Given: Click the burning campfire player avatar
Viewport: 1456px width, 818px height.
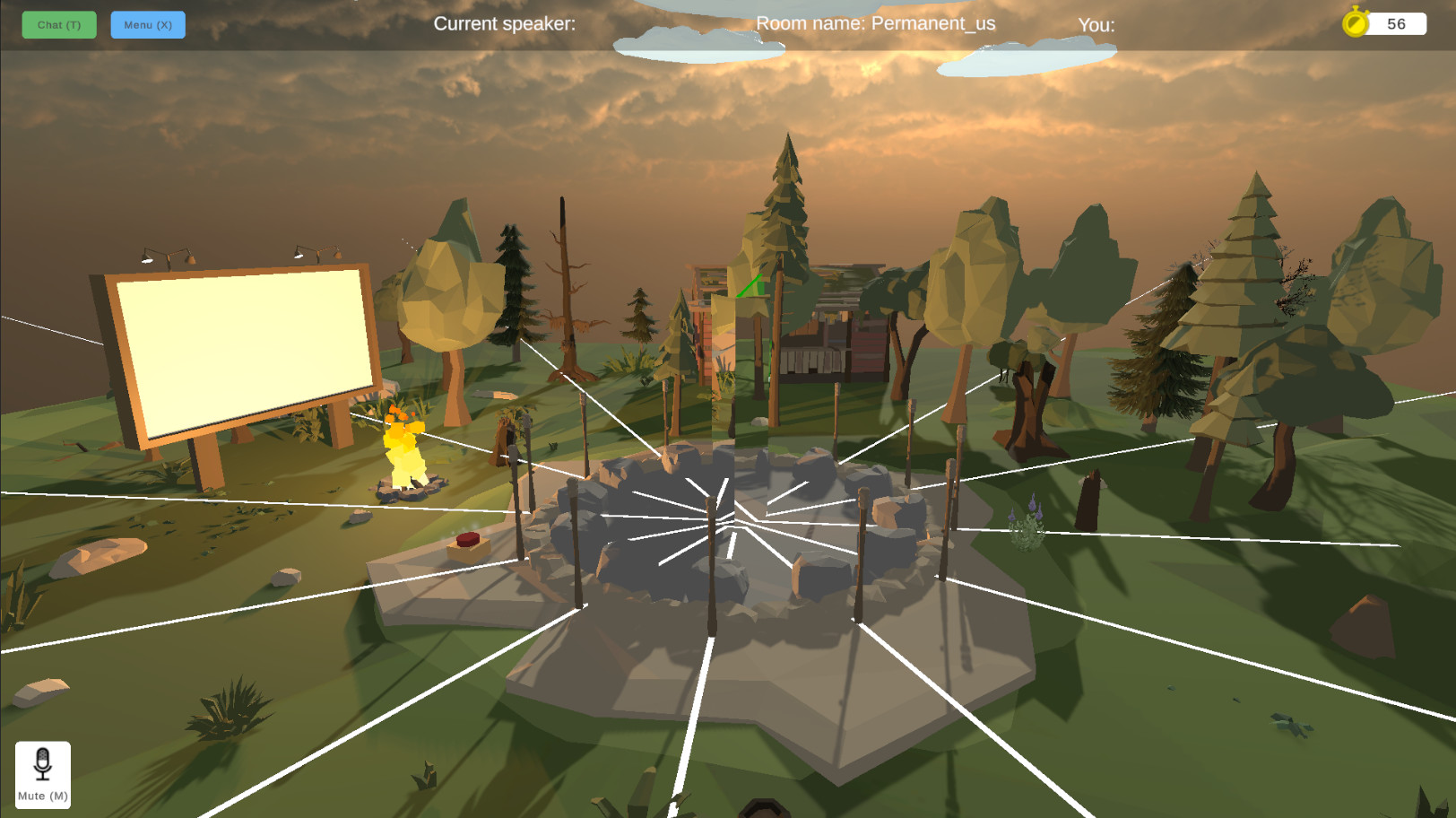Looking at the screenshot, I should point(403,444).
